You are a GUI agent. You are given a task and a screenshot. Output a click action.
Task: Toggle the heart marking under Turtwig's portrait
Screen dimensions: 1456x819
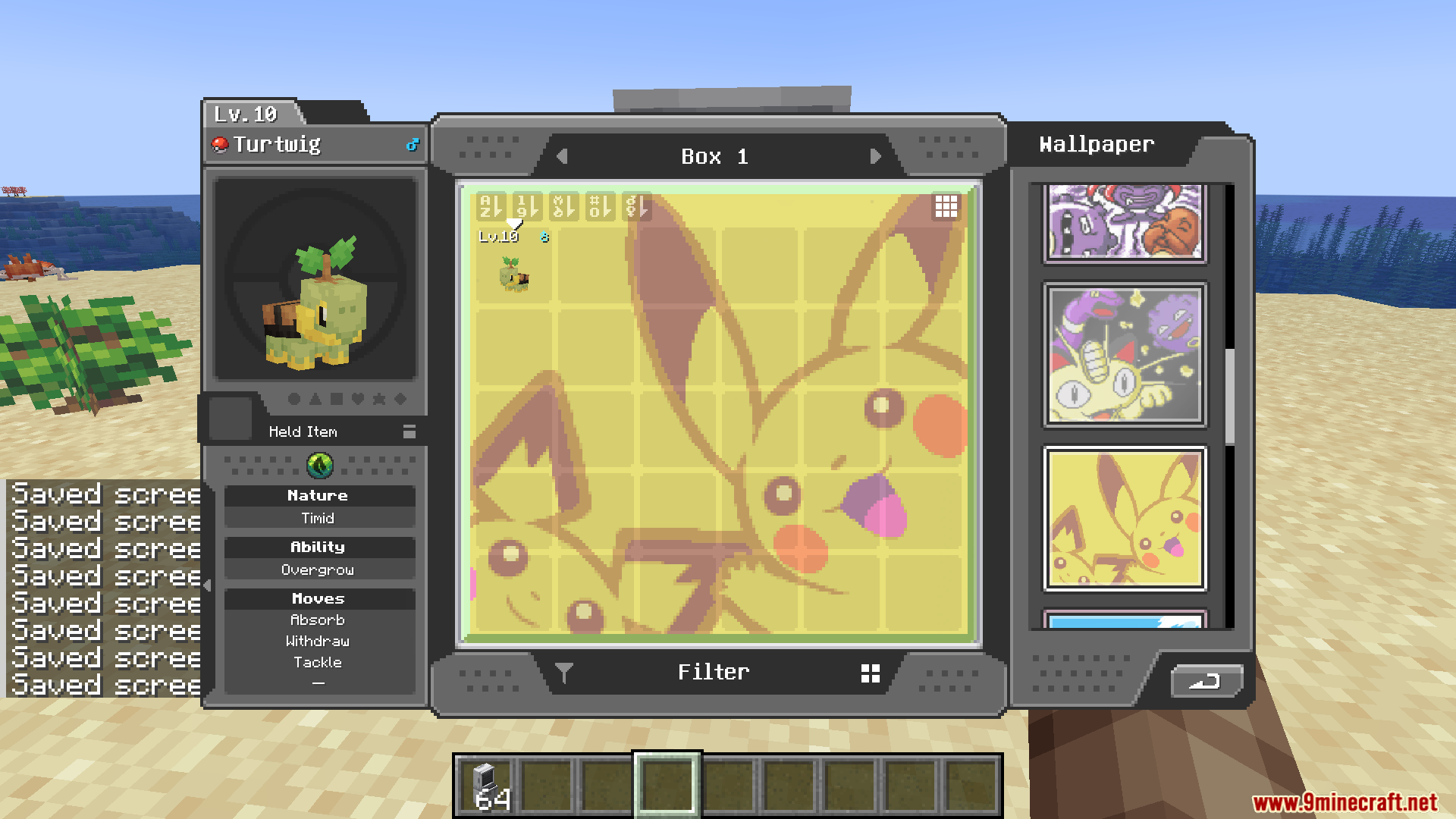[x=358, y=400]
